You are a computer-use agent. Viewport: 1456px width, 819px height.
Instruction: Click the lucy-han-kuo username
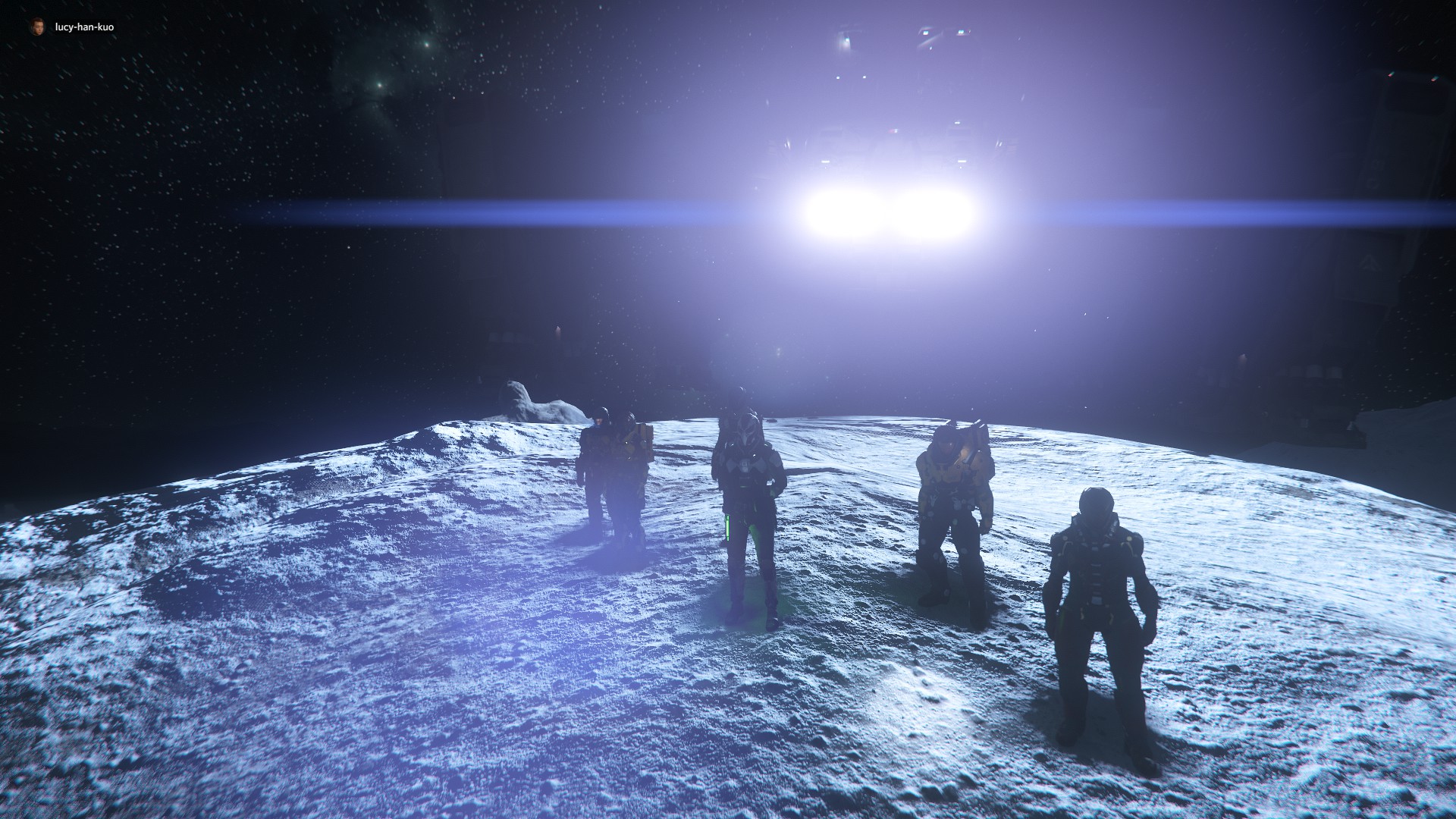84,27
